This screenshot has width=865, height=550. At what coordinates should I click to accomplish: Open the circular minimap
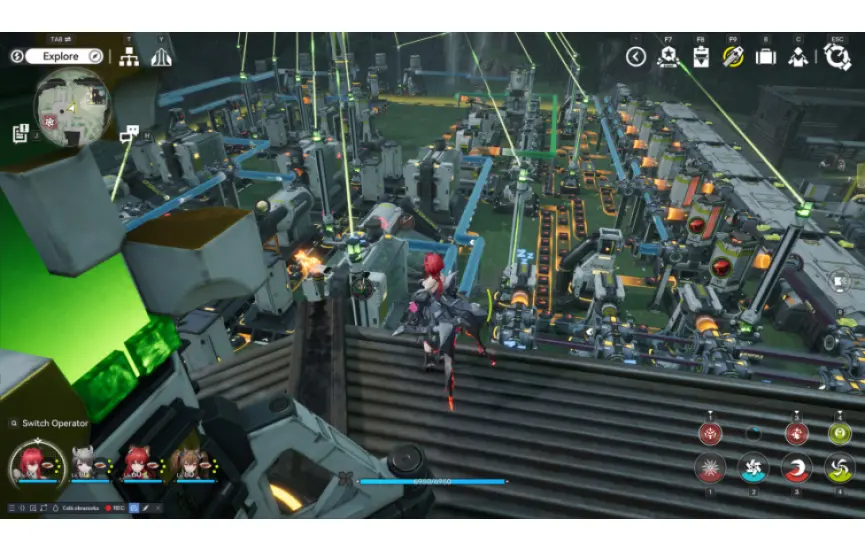(72, 108)
